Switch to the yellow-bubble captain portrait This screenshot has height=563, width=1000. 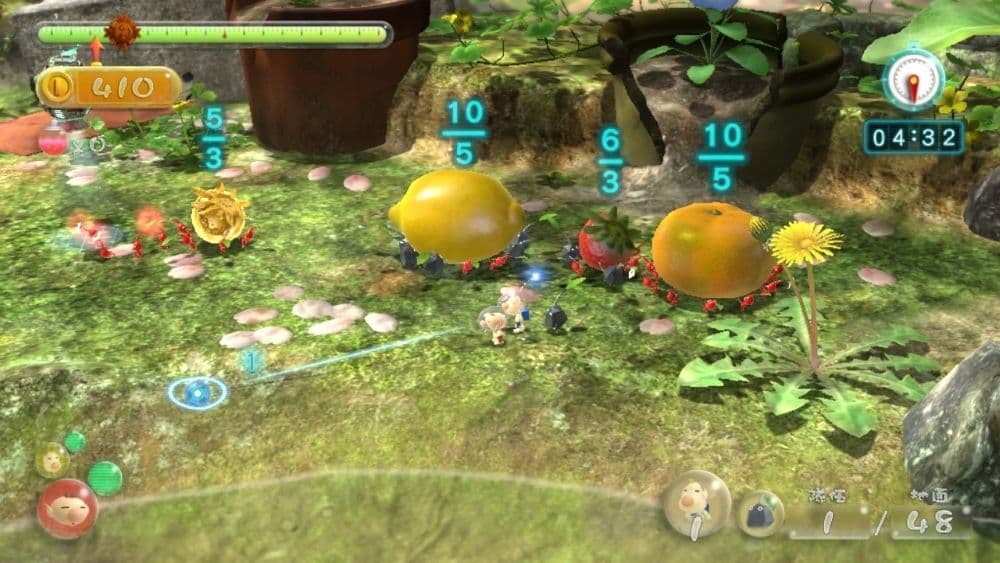52,460
